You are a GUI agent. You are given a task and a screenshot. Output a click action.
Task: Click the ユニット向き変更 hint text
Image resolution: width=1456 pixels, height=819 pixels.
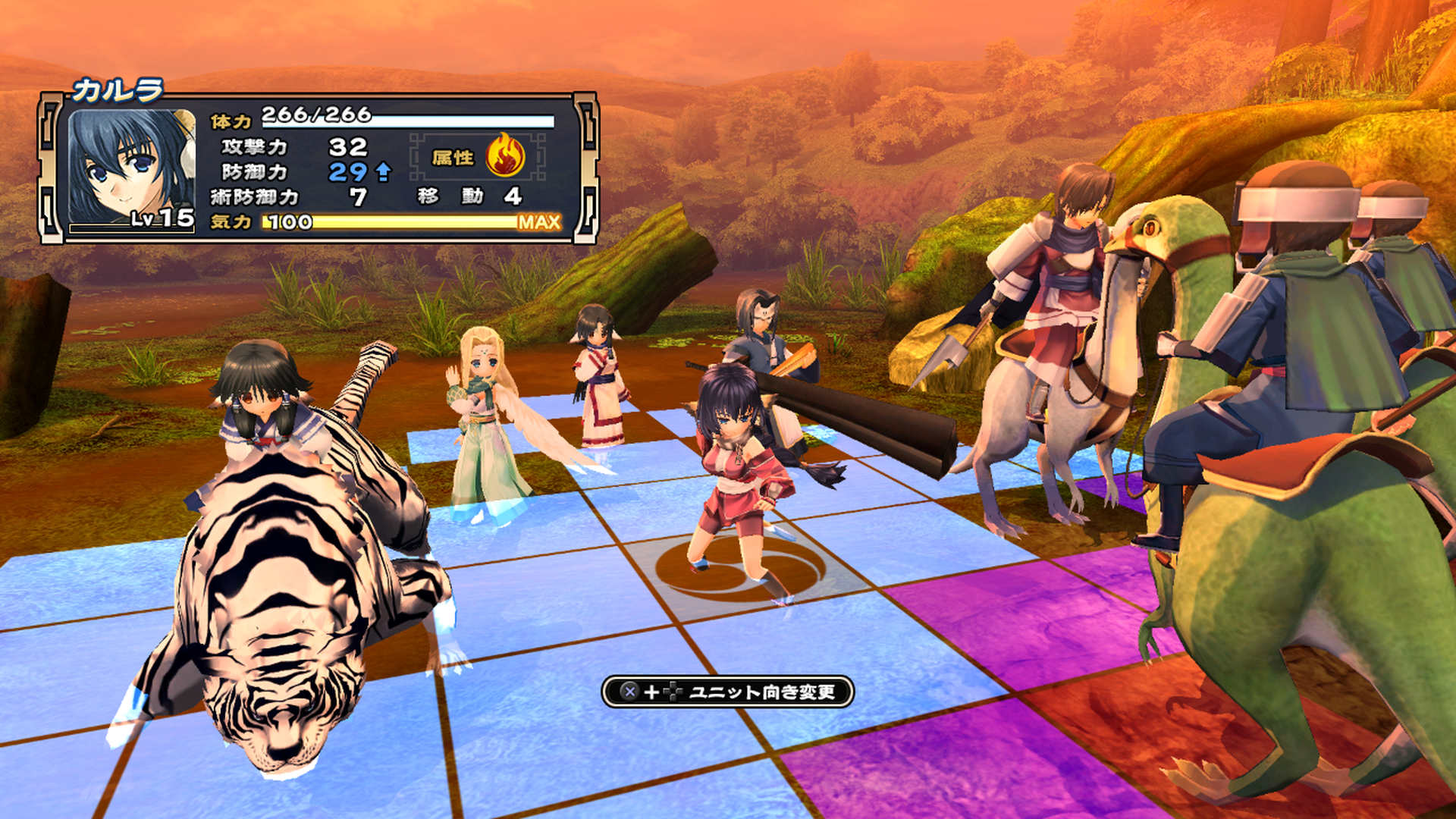pyautogui.click(x=762, y=692)
